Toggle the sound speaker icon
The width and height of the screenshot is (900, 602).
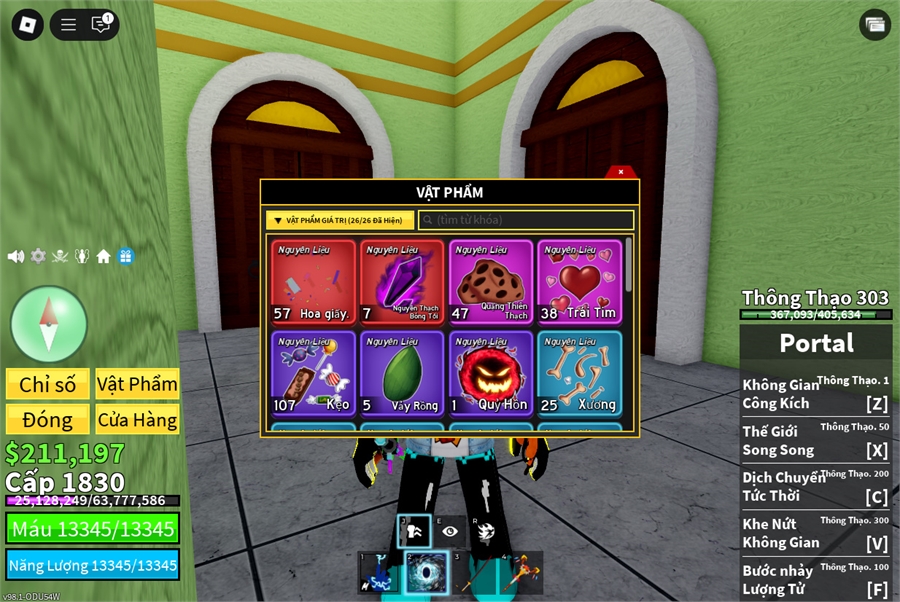(16, 256)
